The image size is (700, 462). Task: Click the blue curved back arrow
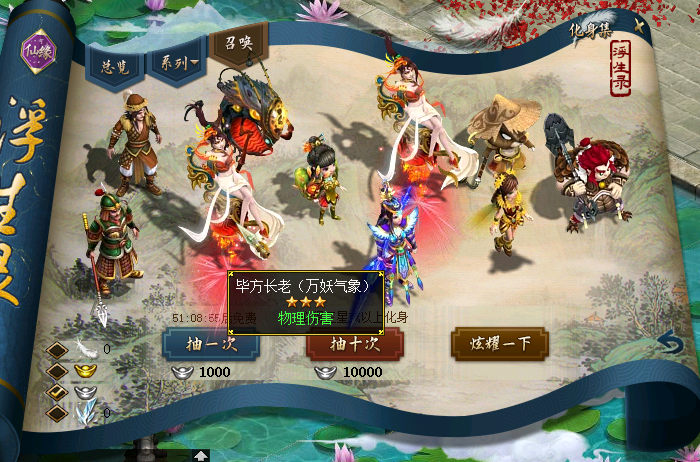pos(671,345)
